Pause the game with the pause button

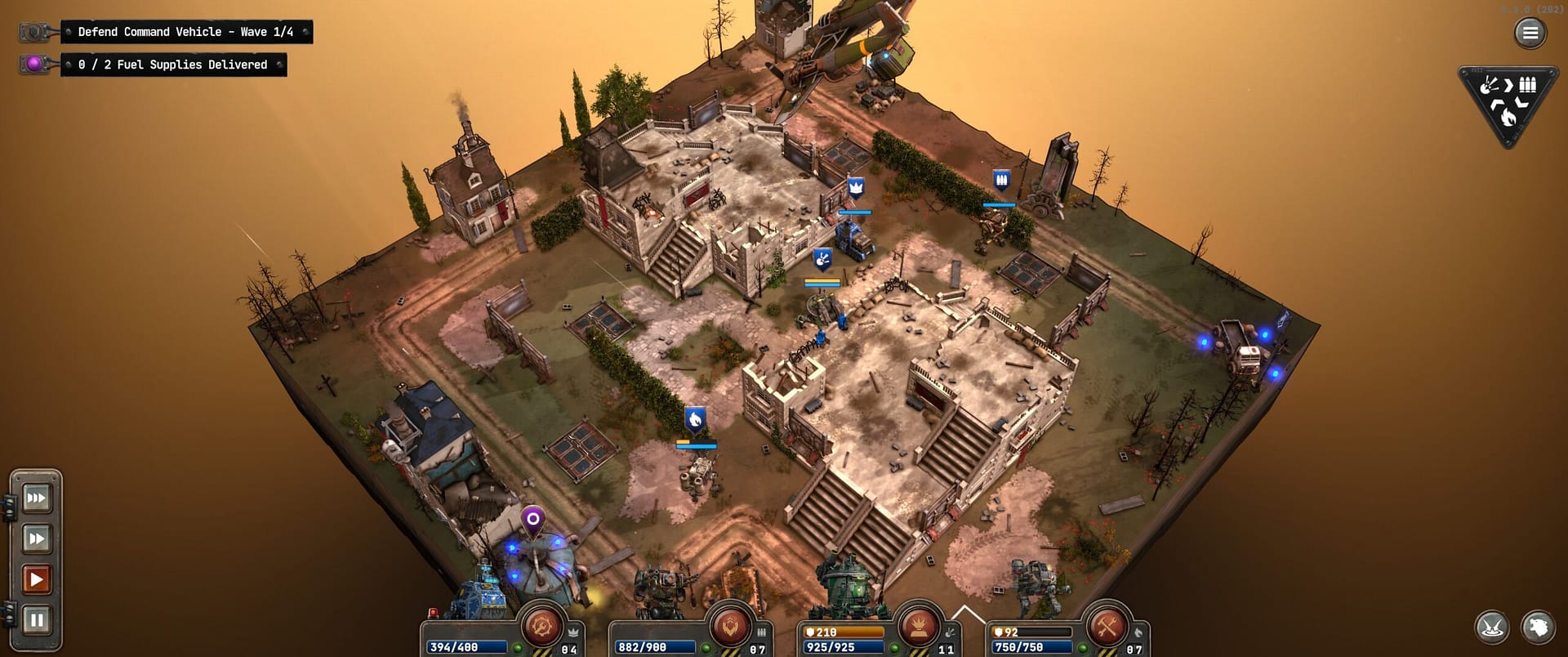coord(36,620)
